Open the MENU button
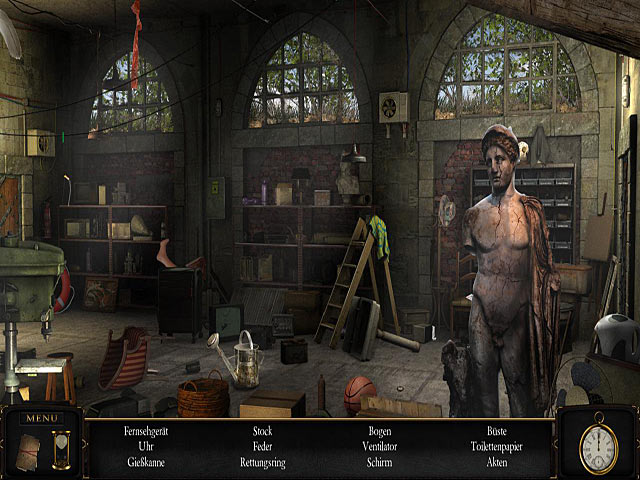 coord(42,417)
